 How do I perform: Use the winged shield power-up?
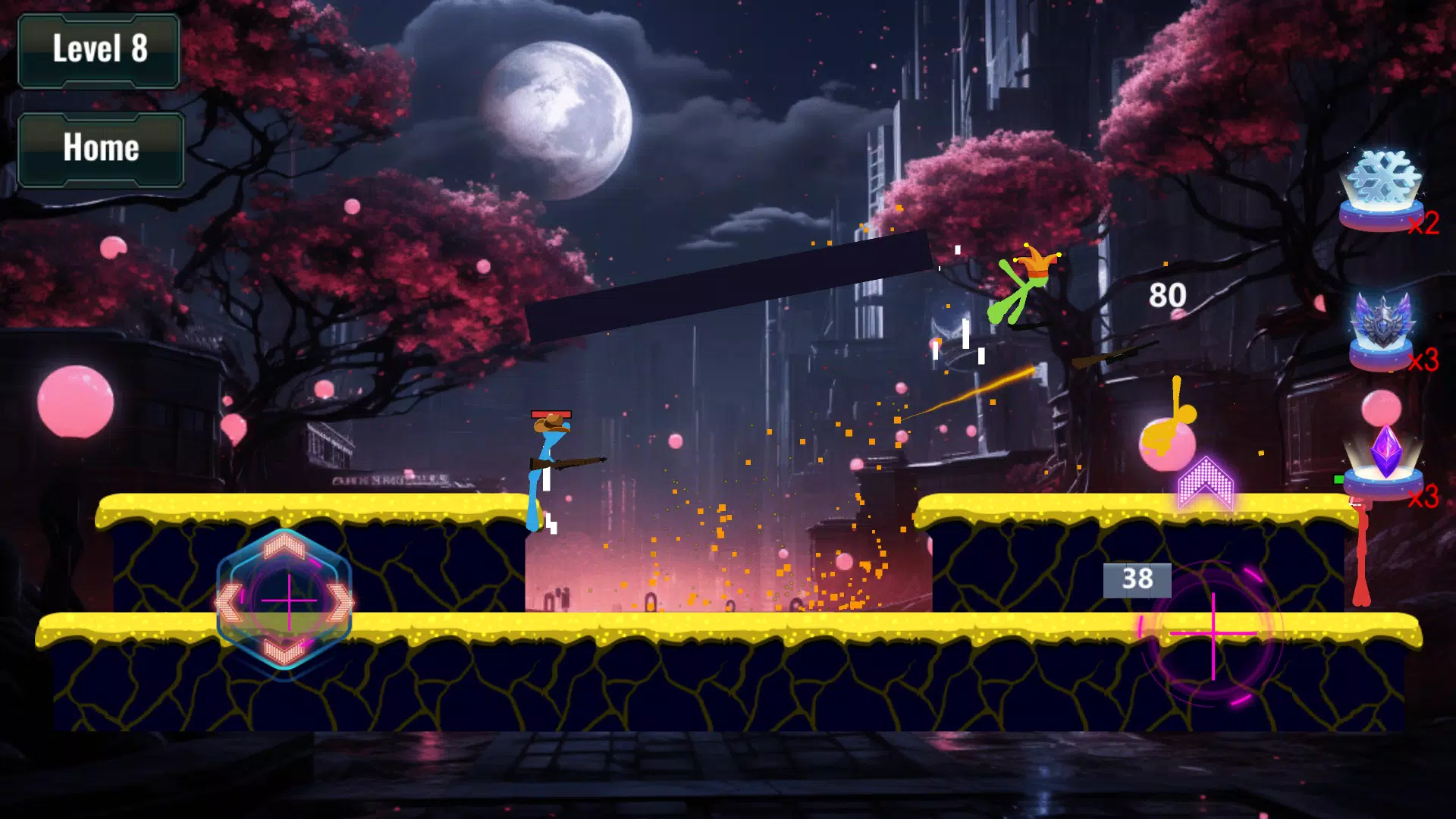[x=1382, y=328]
